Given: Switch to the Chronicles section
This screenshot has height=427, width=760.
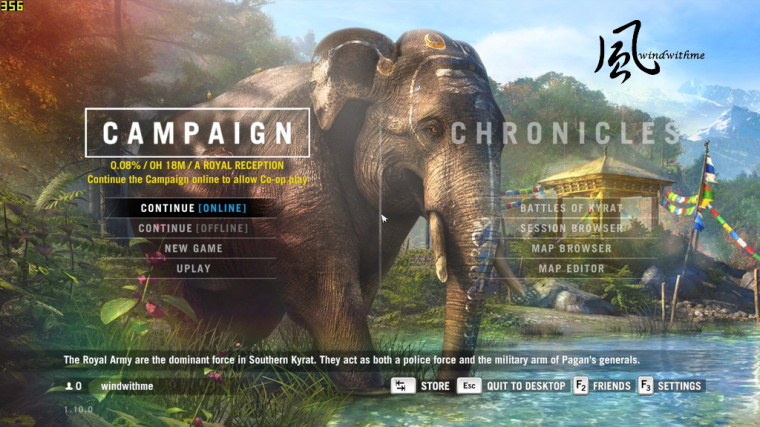Looking at the screenshot, I should pyautogui.click(x=566, y=134).
